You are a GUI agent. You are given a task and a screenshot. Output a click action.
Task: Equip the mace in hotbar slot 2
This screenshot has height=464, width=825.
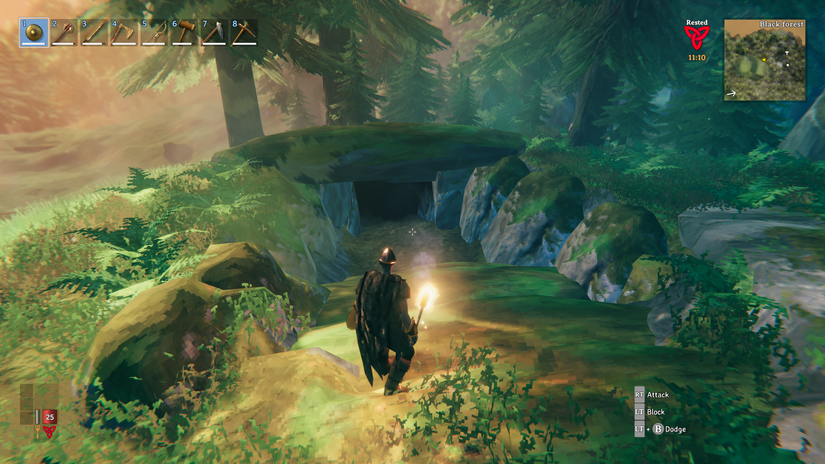tap(63, 33)
